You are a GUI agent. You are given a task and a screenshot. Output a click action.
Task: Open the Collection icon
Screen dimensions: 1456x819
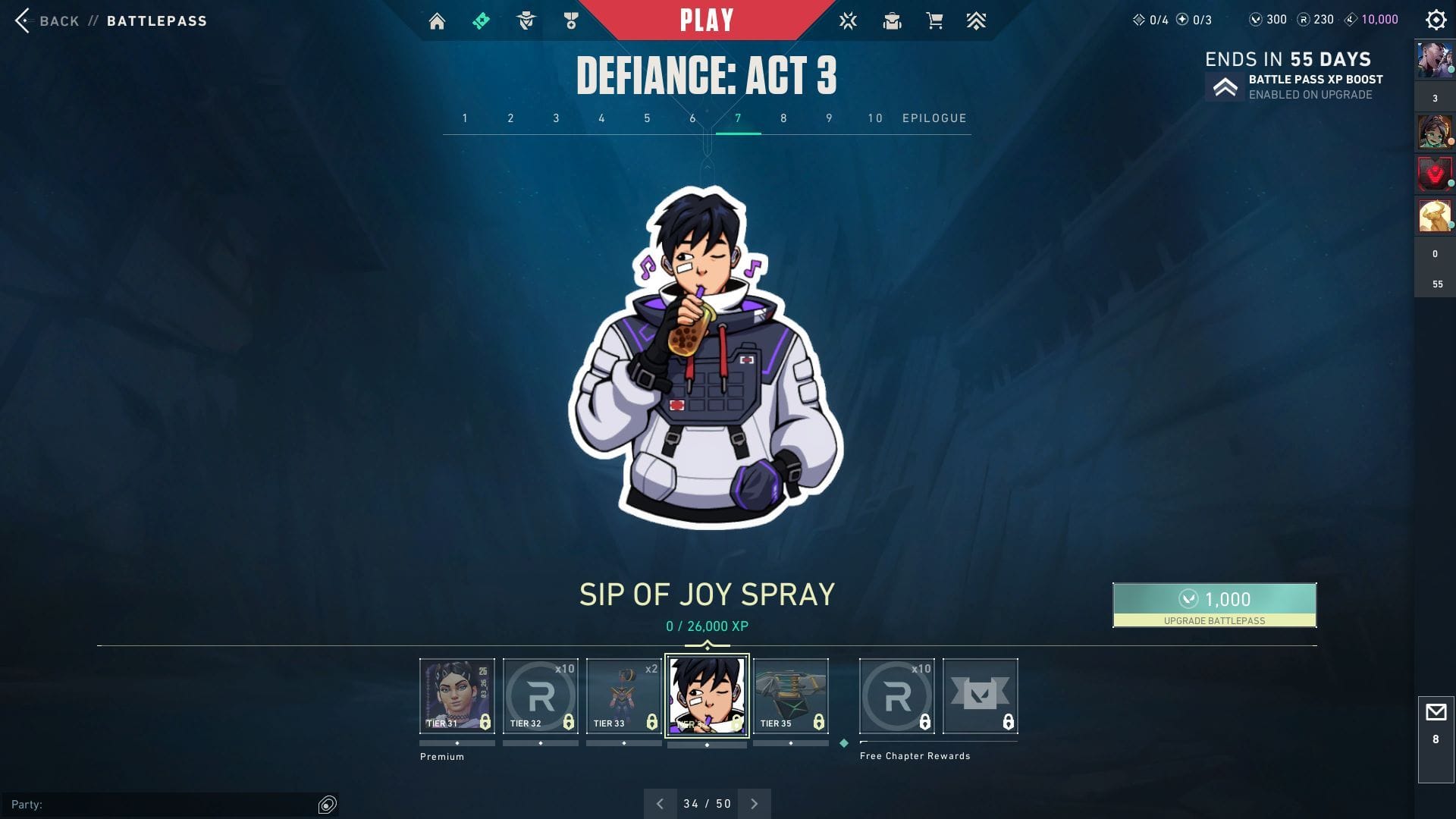(893, 20)
